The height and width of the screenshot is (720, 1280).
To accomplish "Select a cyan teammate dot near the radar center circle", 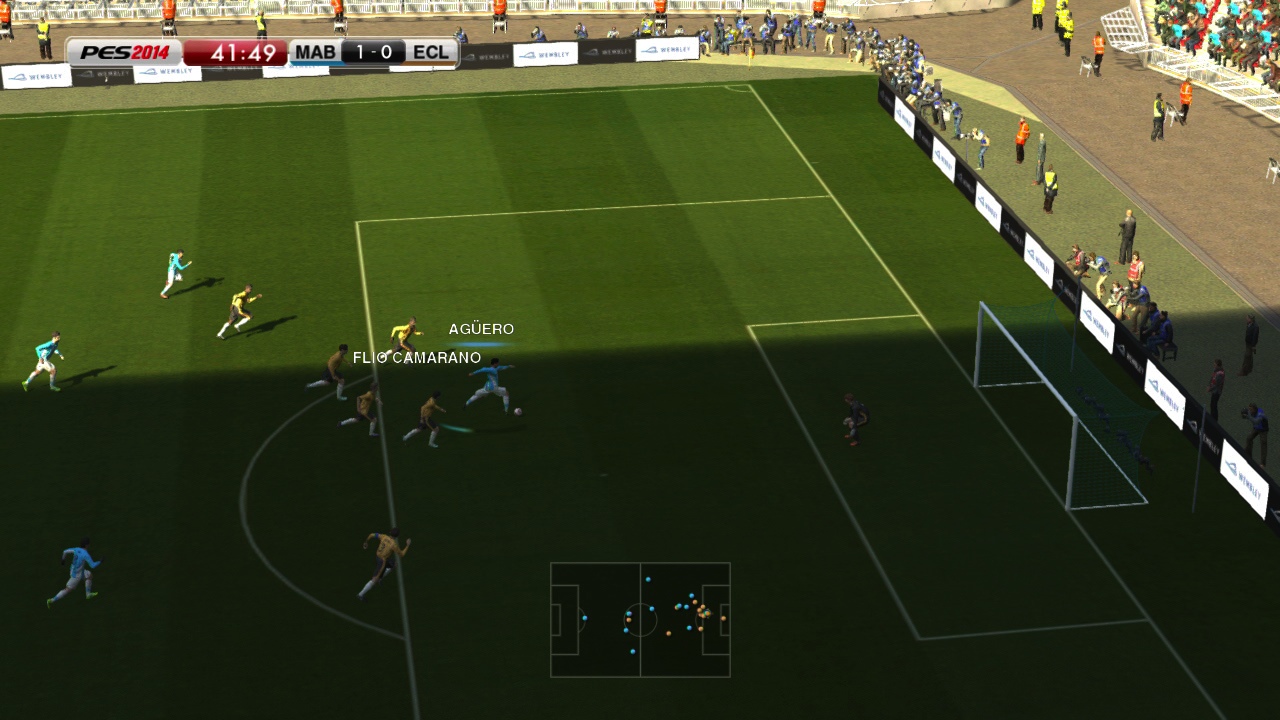I will click(651, 609).
